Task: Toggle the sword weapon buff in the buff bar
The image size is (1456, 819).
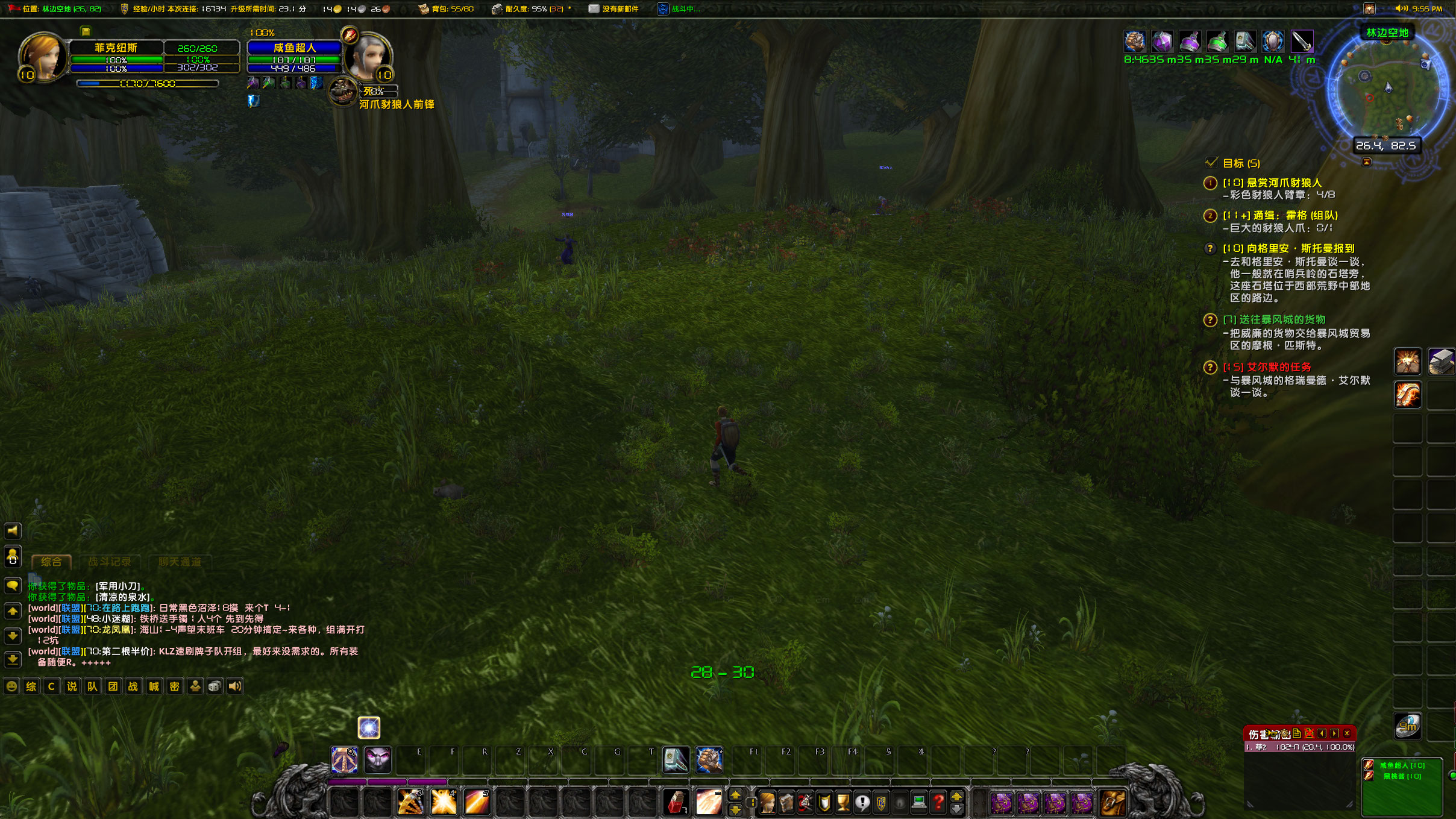Action: coord(1301,42)
